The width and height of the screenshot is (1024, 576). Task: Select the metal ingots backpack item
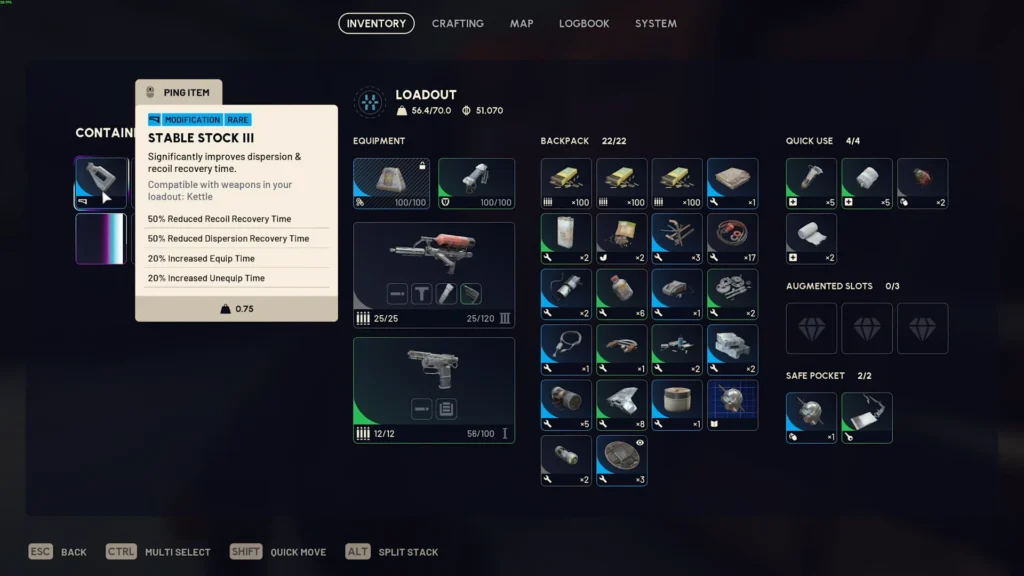click(732, 349)
